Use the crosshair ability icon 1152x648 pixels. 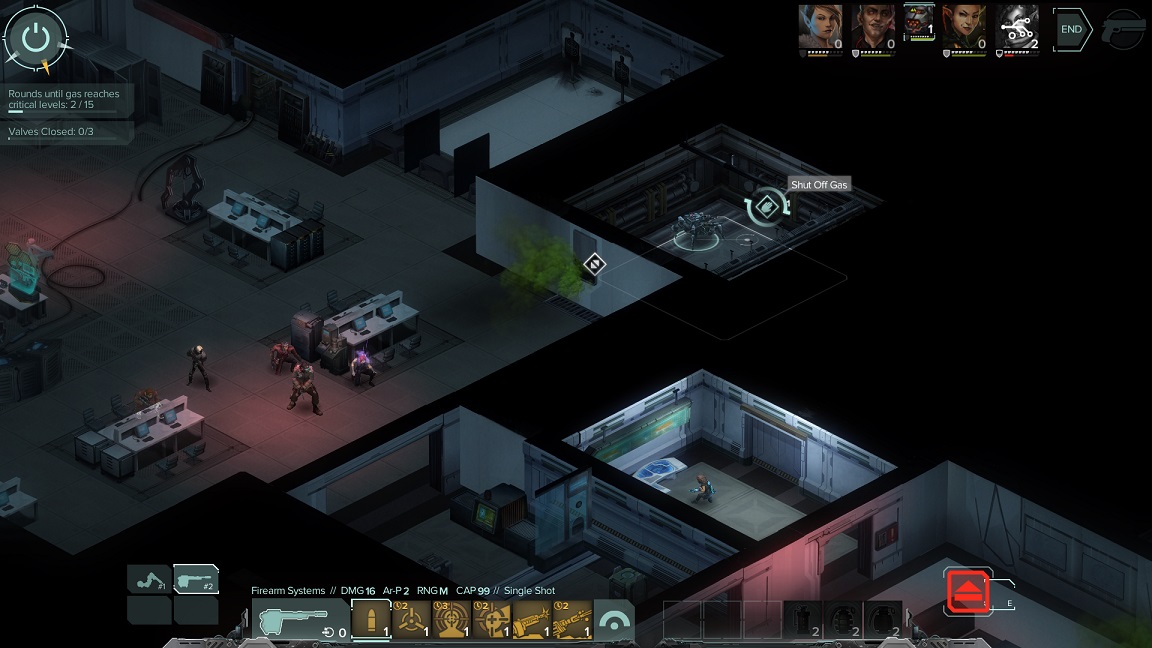(491, 620)
